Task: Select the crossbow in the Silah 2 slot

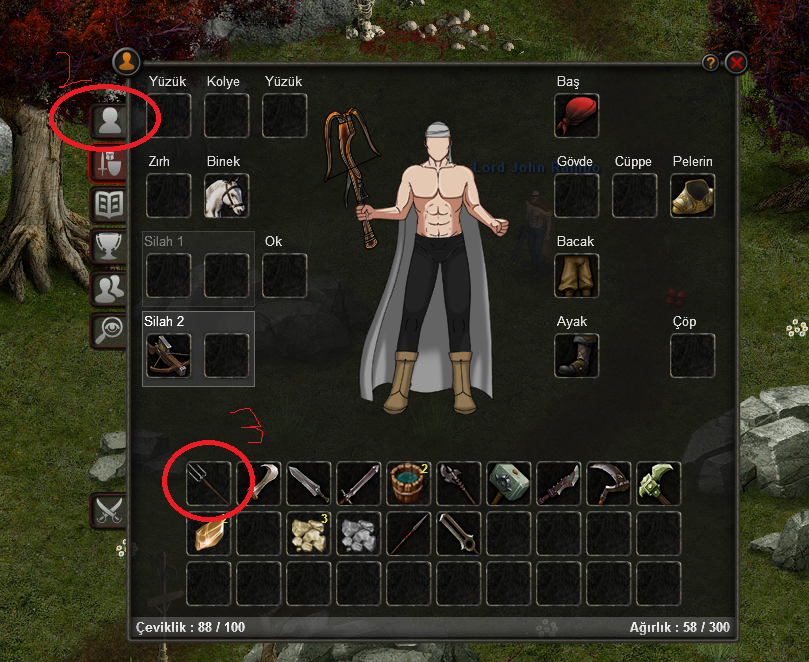Action: pyautogui.click(x=168, y=356)
